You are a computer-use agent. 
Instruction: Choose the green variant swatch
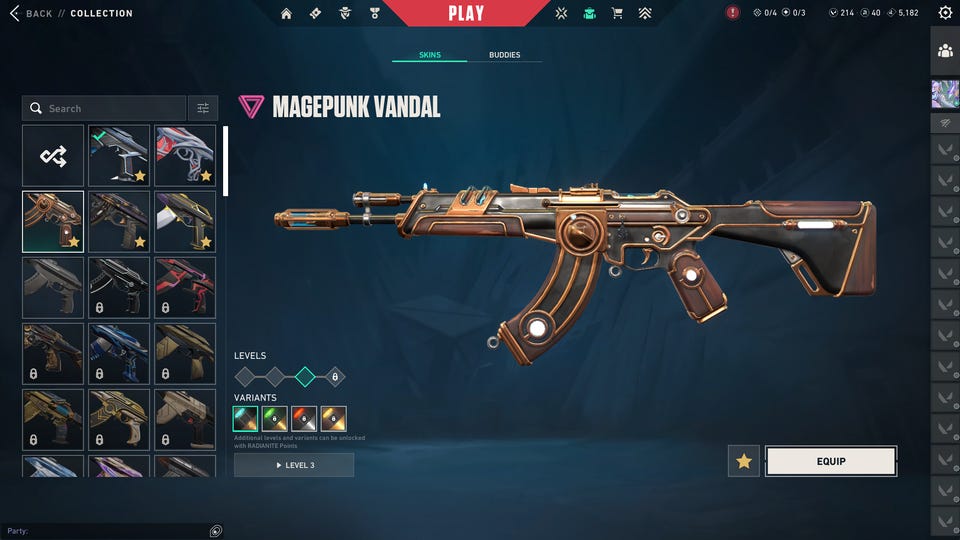click(x=275, y=419)
